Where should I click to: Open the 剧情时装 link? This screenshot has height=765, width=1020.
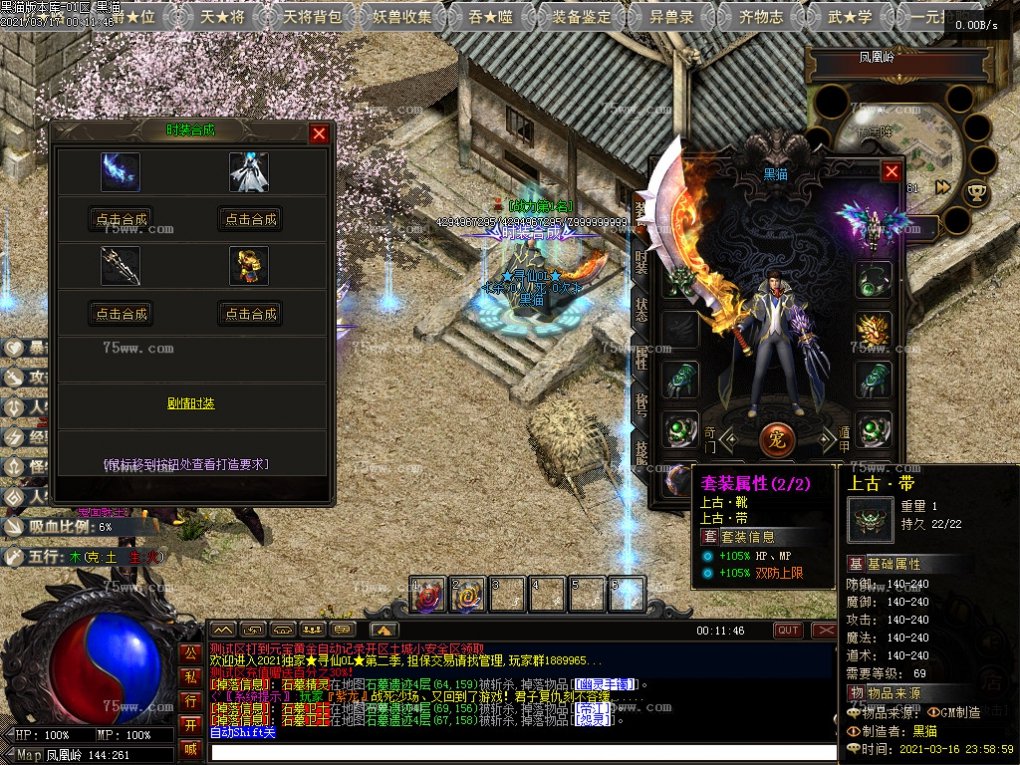click(x=191, y=404)
